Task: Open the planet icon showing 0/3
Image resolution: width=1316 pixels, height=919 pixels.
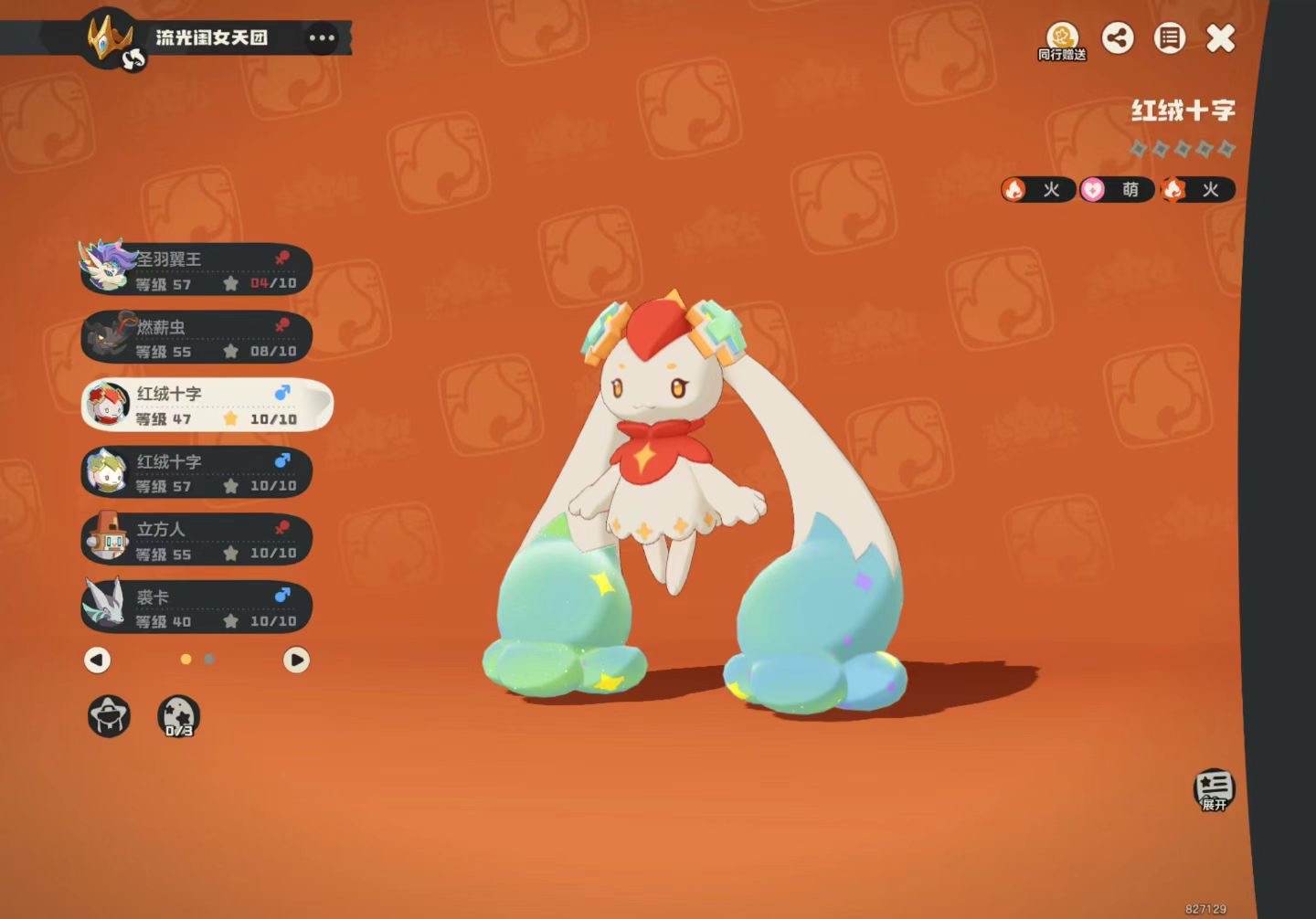Action: pyautogui.click(x=178, y=716)
